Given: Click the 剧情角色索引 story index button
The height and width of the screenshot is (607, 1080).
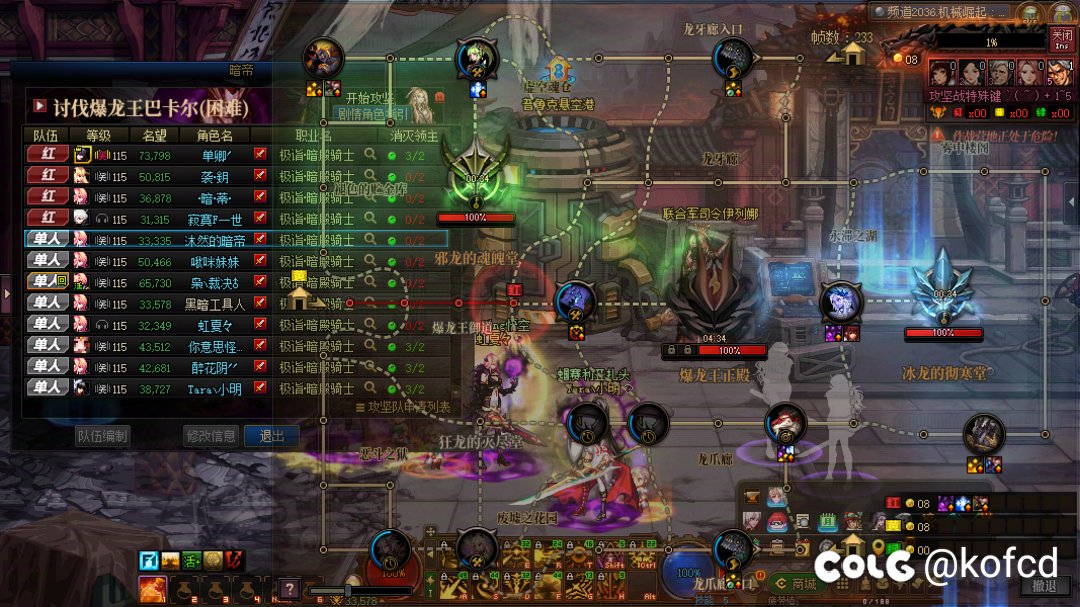Looking at the screenshot, I should tap(368, 113).
